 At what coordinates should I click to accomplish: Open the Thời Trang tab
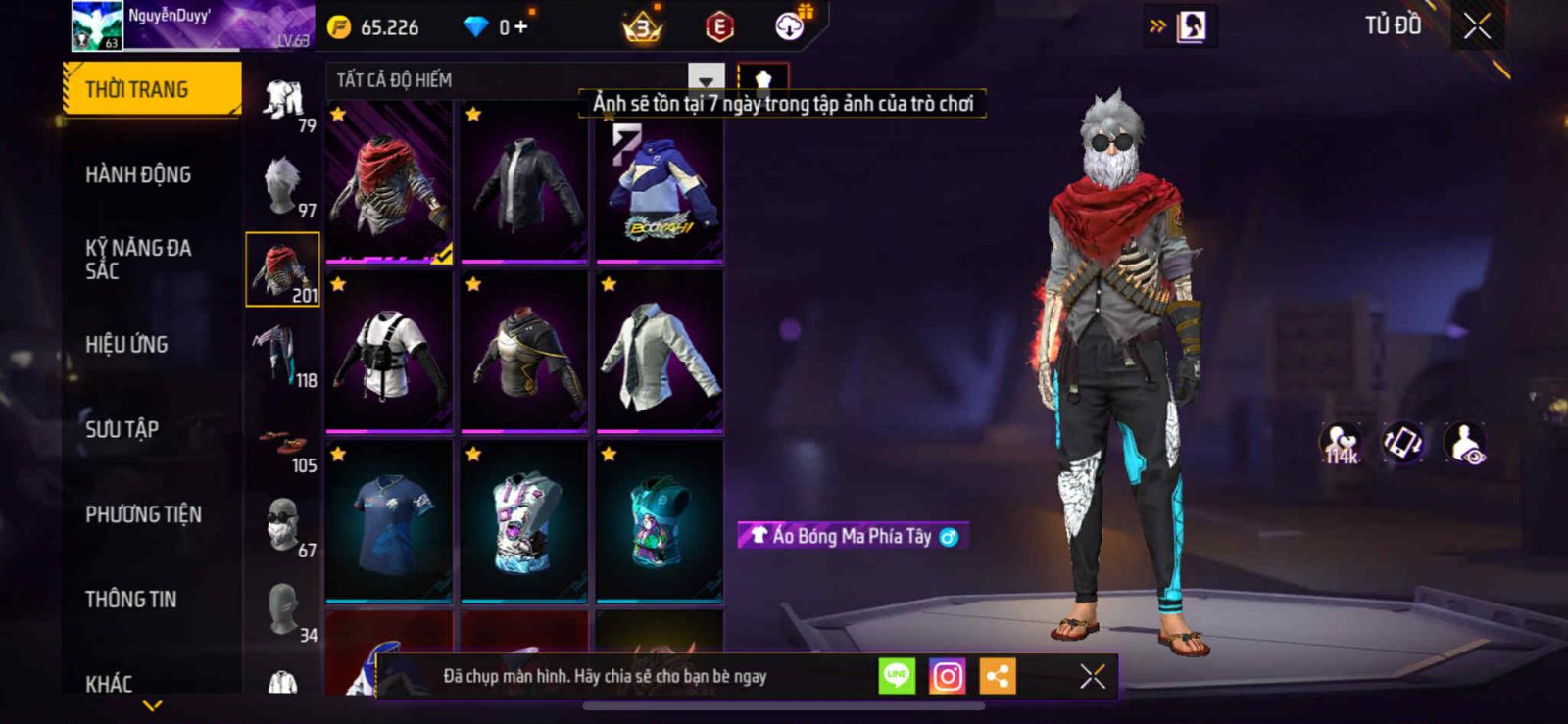click(151, 89)
